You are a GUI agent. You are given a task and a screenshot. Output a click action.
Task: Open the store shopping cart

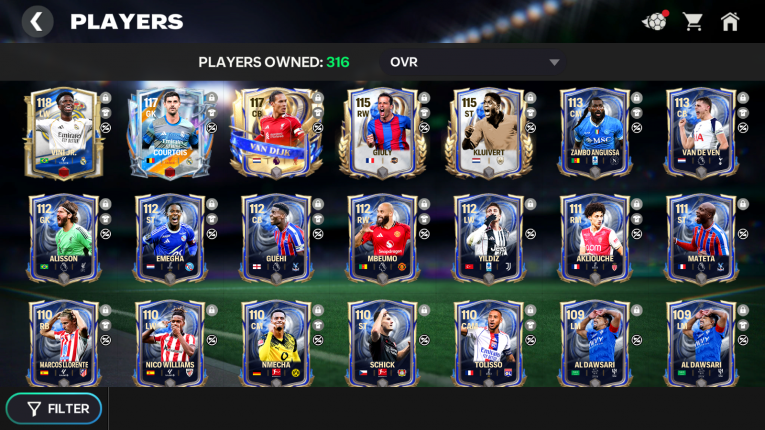point(692,21)
